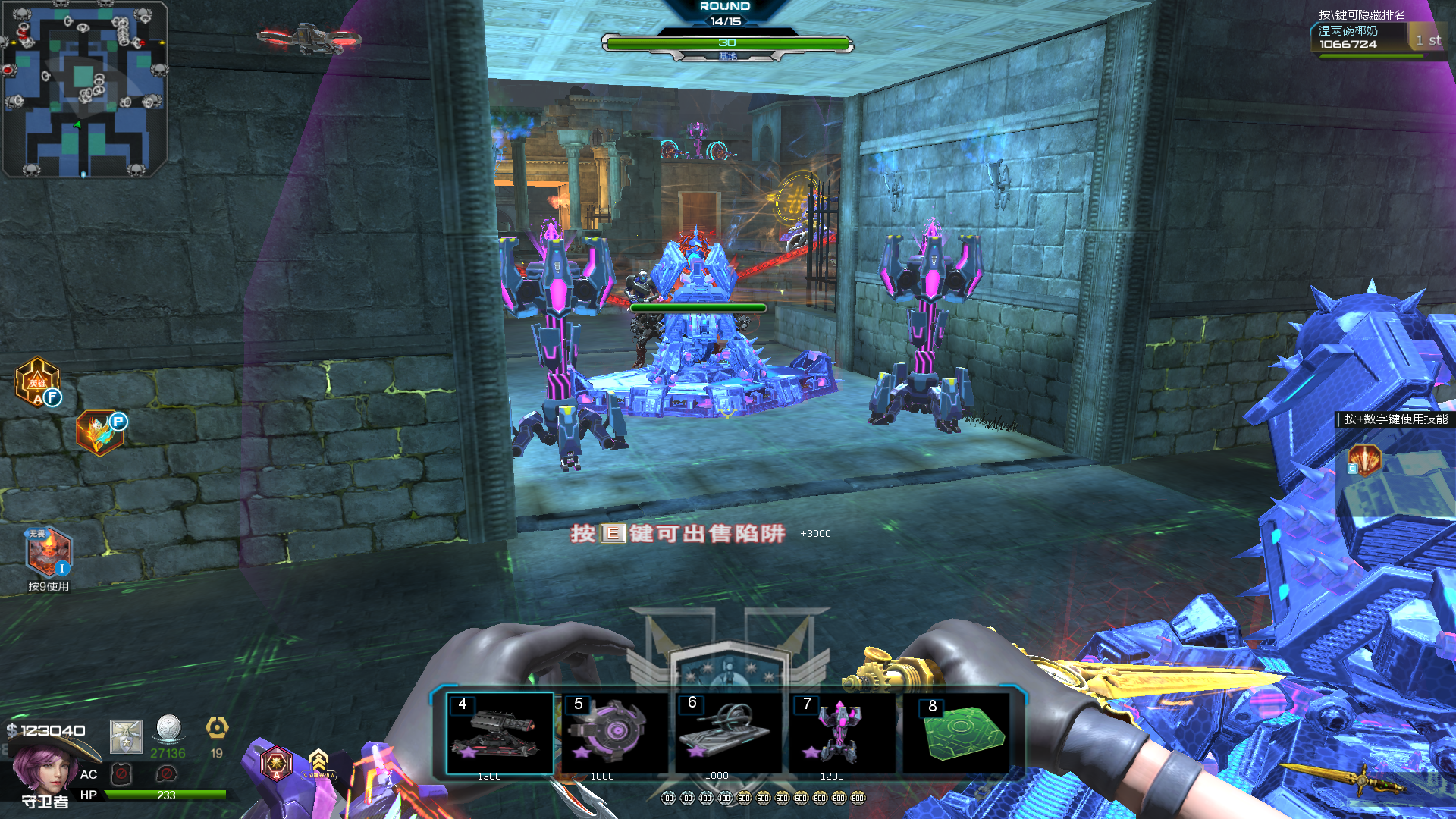Pick the ring launcher platform trap in slot 6
Screen dimensions: 1456x819
click(727, 733)
